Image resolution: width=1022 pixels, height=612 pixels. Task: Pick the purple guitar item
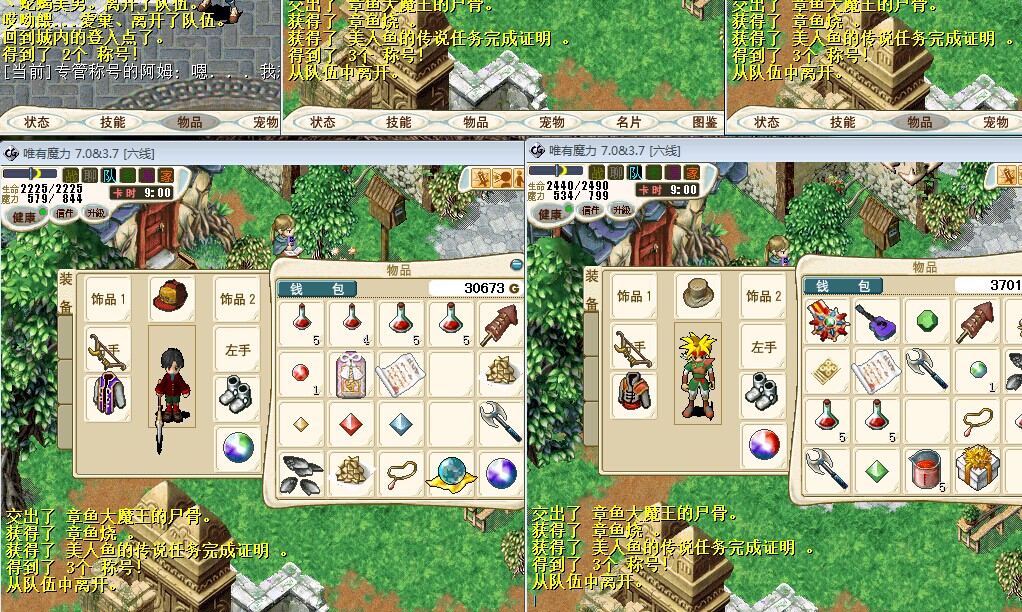877,322
